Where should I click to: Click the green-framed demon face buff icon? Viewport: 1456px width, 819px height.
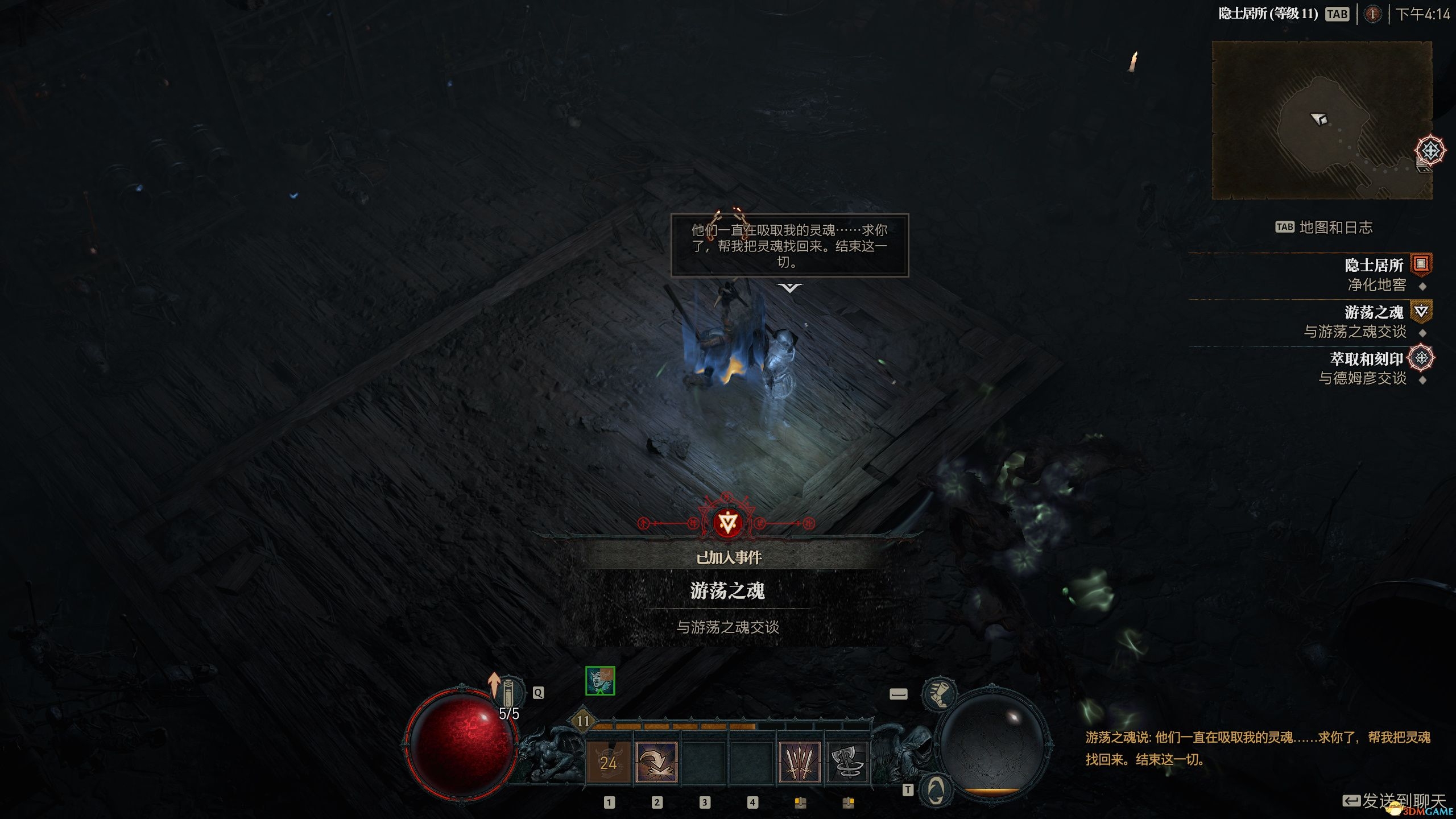click(x=600, y=681)
